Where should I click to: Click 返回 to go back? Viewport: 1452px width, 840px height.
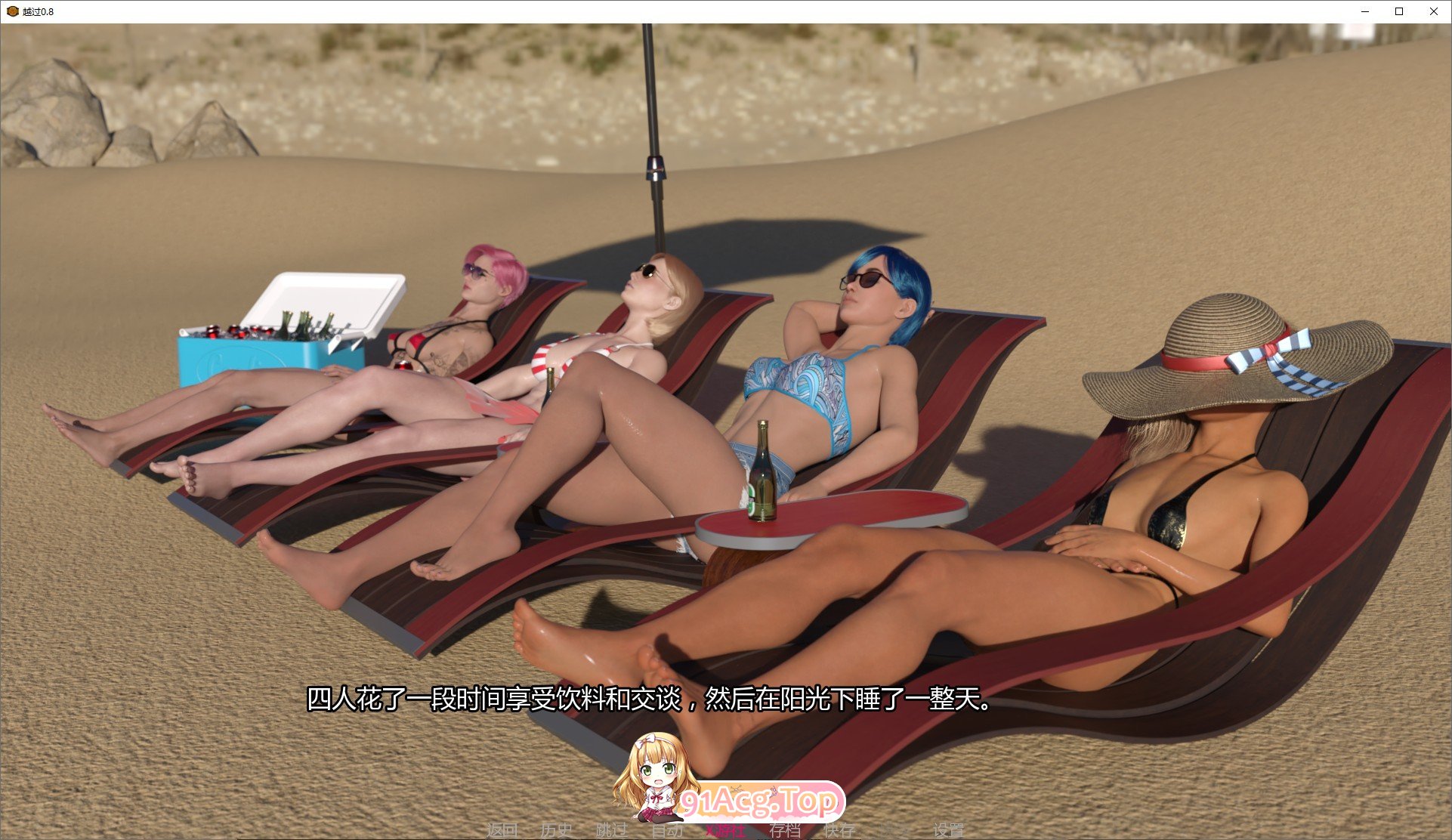pyautogui.click(x=503, y=829)
